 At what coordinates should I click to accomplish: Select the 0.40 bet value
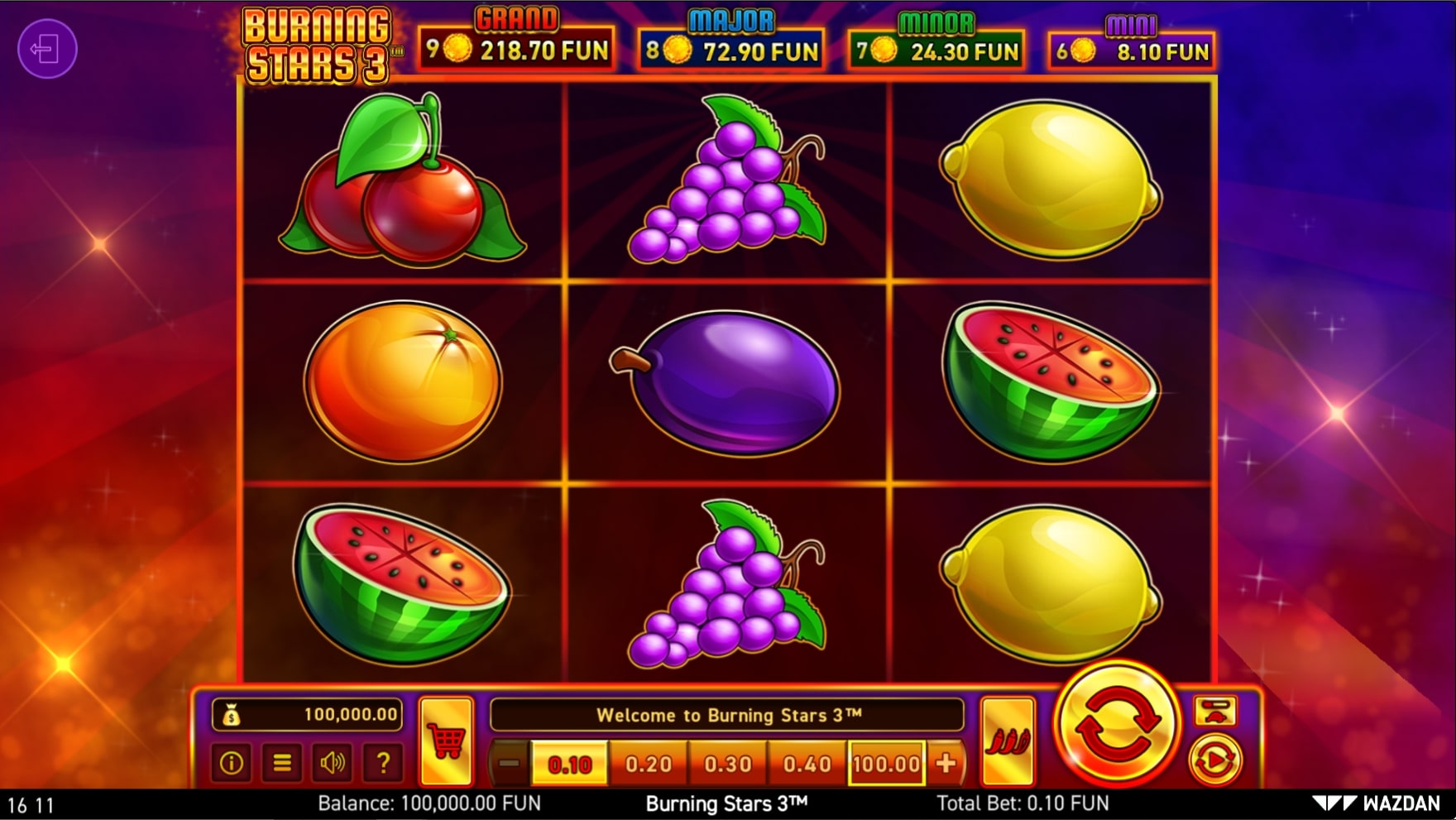click(x=805, y=761)
